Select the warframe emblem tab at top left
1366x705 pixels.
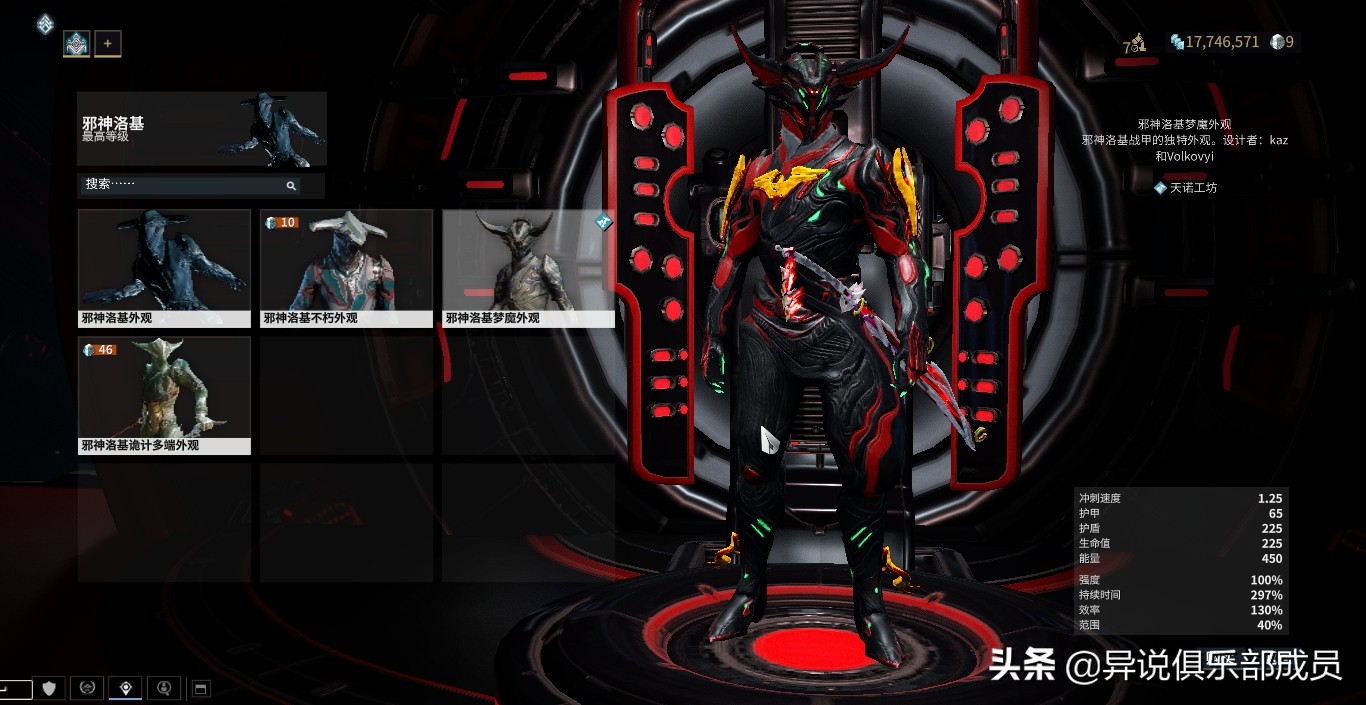click(76, 44)
